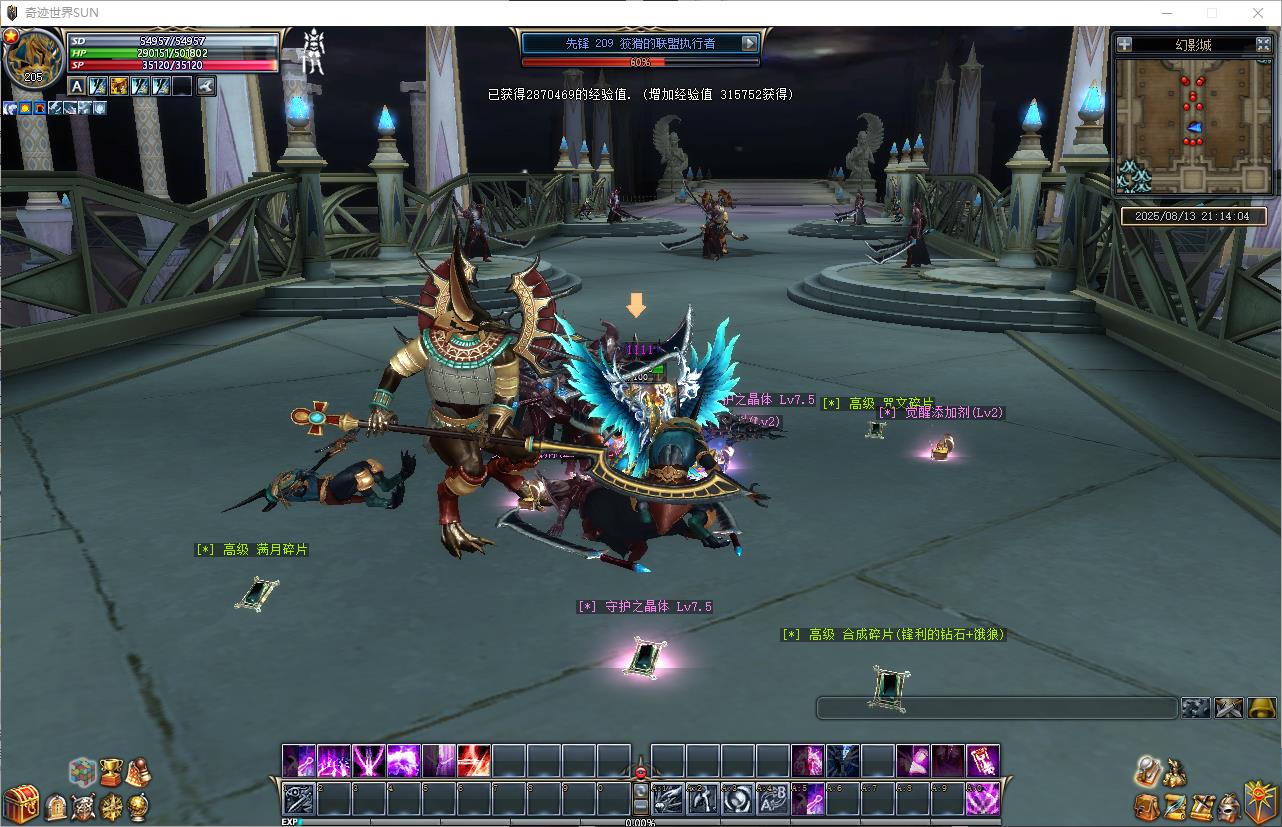This screenshot has height=827, width=1282.
Task: Click the golden bell icon
Action: click(x=1262, y=708)
